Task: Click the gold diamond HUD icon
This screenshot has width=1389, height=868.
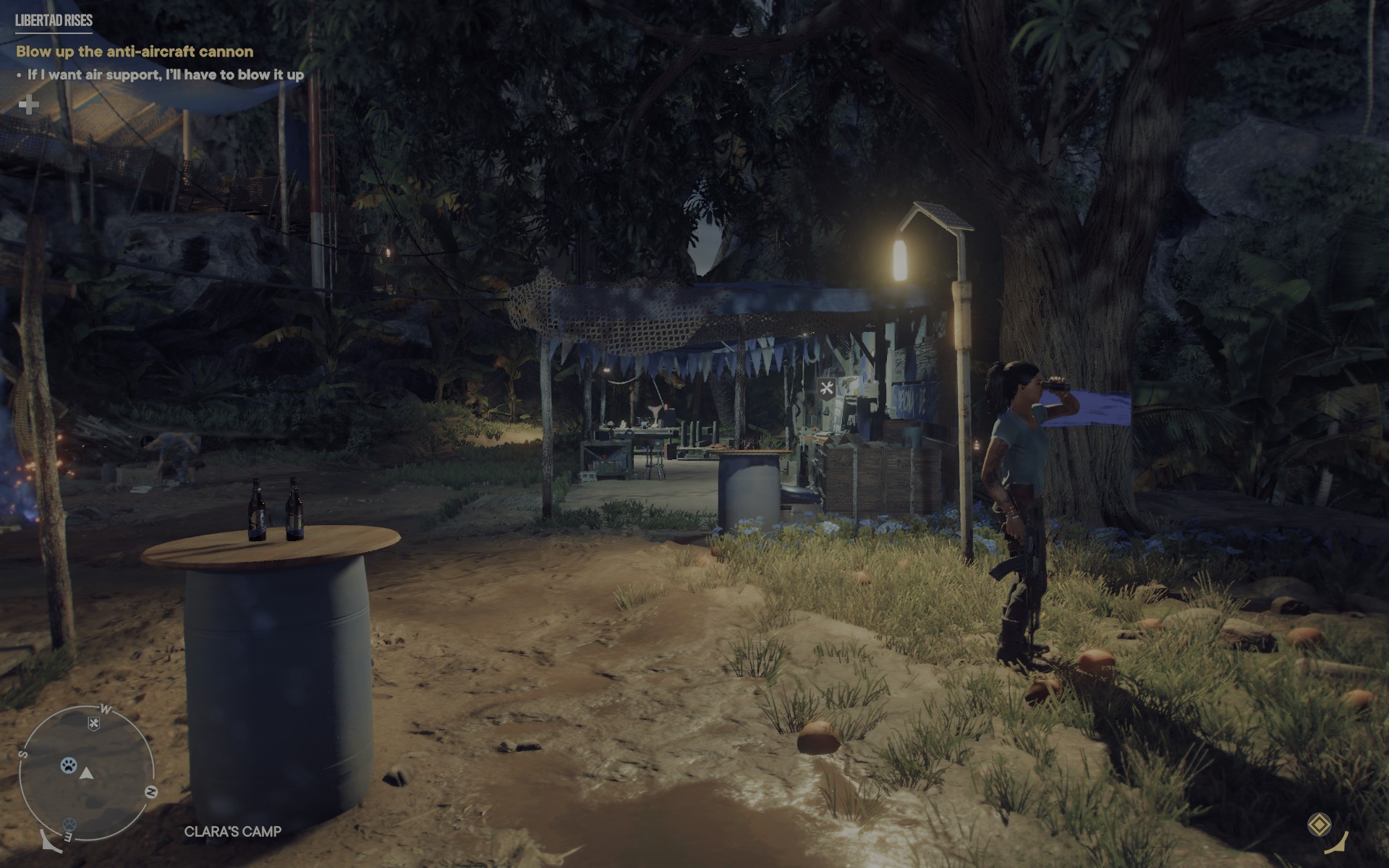Action: (x=1320, y=825)
